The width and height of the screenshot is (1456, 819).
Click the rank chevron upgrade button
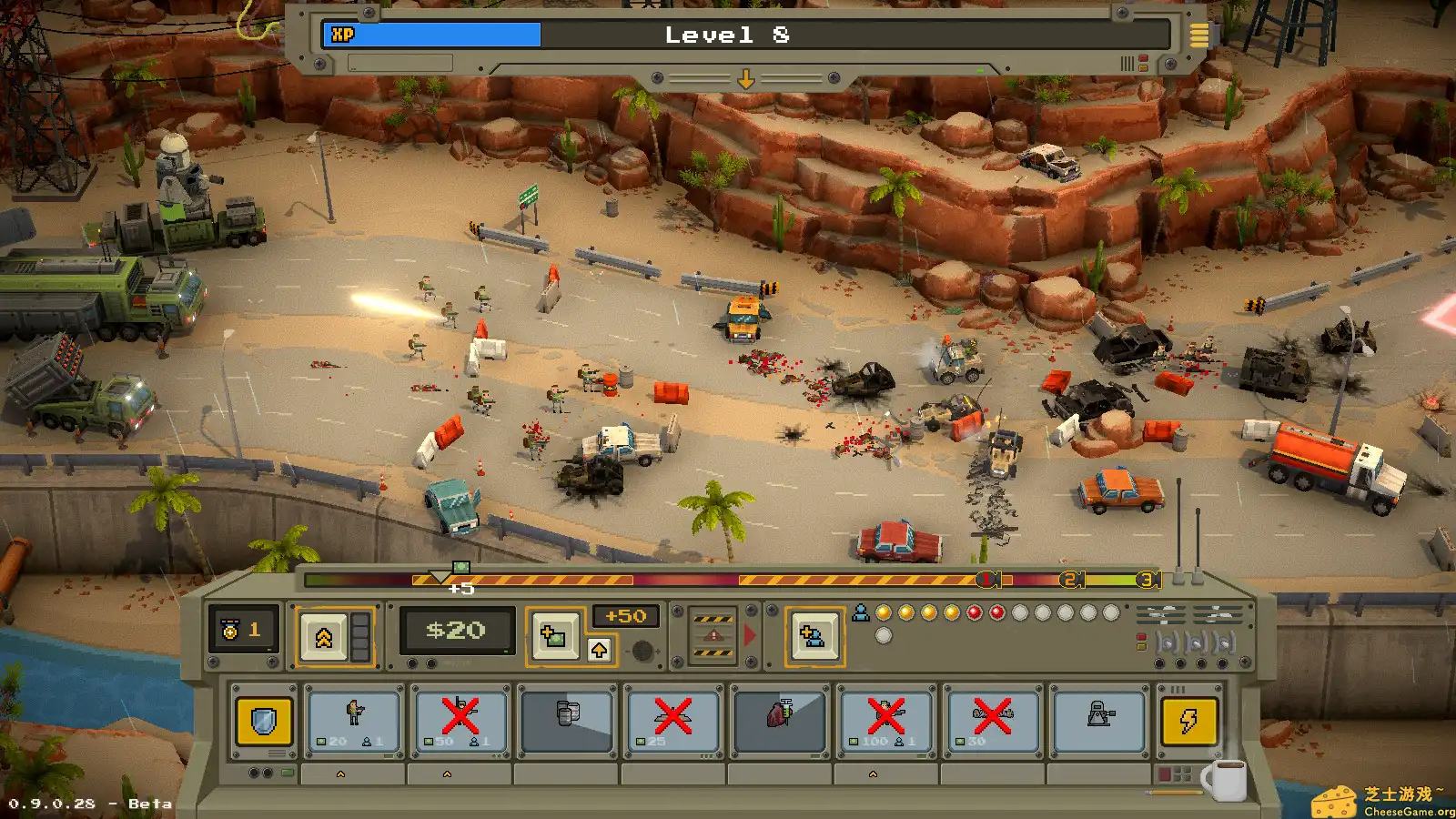(324, 637)
